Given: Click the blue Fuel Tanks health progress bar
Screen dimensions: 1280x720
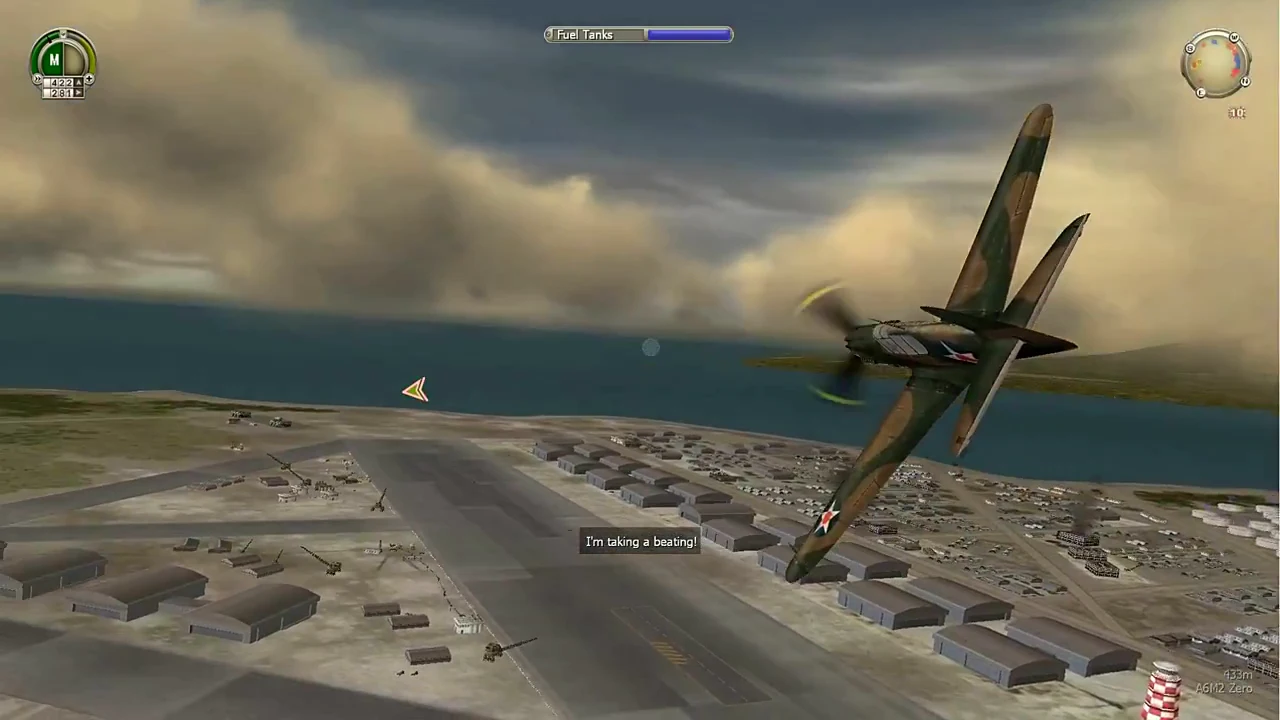Looking at the screenshot, I should pyautogui.click(x=688, y=34).
